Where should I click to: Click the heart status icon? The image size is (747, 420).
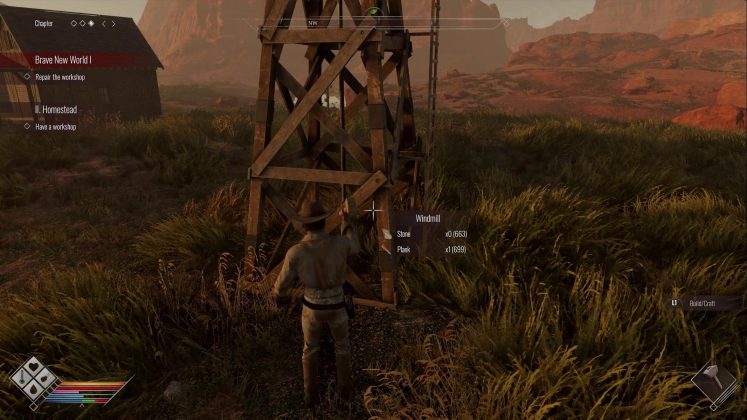(x=31, y=368)
